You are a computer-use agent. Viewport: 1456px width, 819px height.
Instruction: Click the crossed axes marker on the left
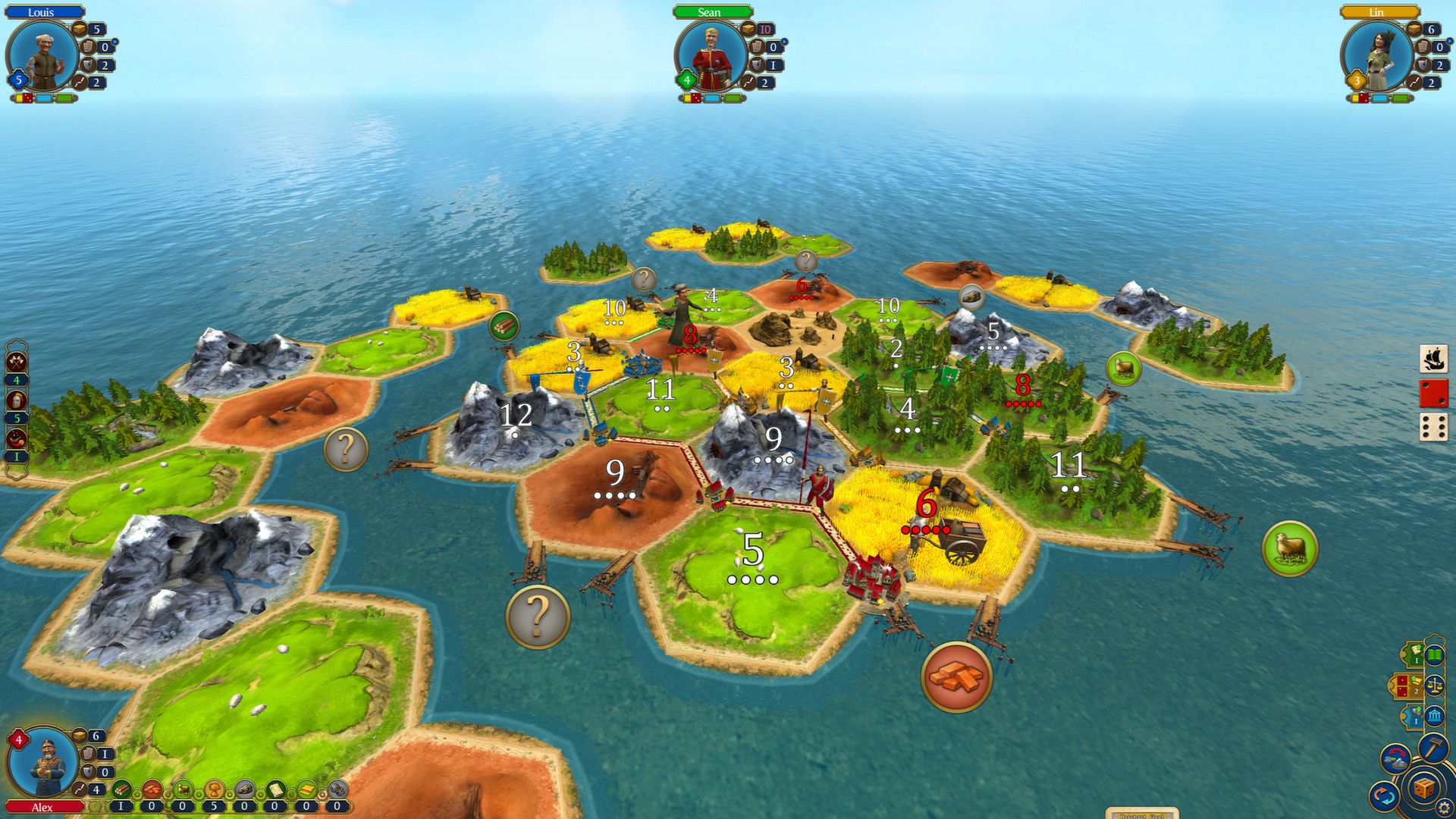coord(16,362)
